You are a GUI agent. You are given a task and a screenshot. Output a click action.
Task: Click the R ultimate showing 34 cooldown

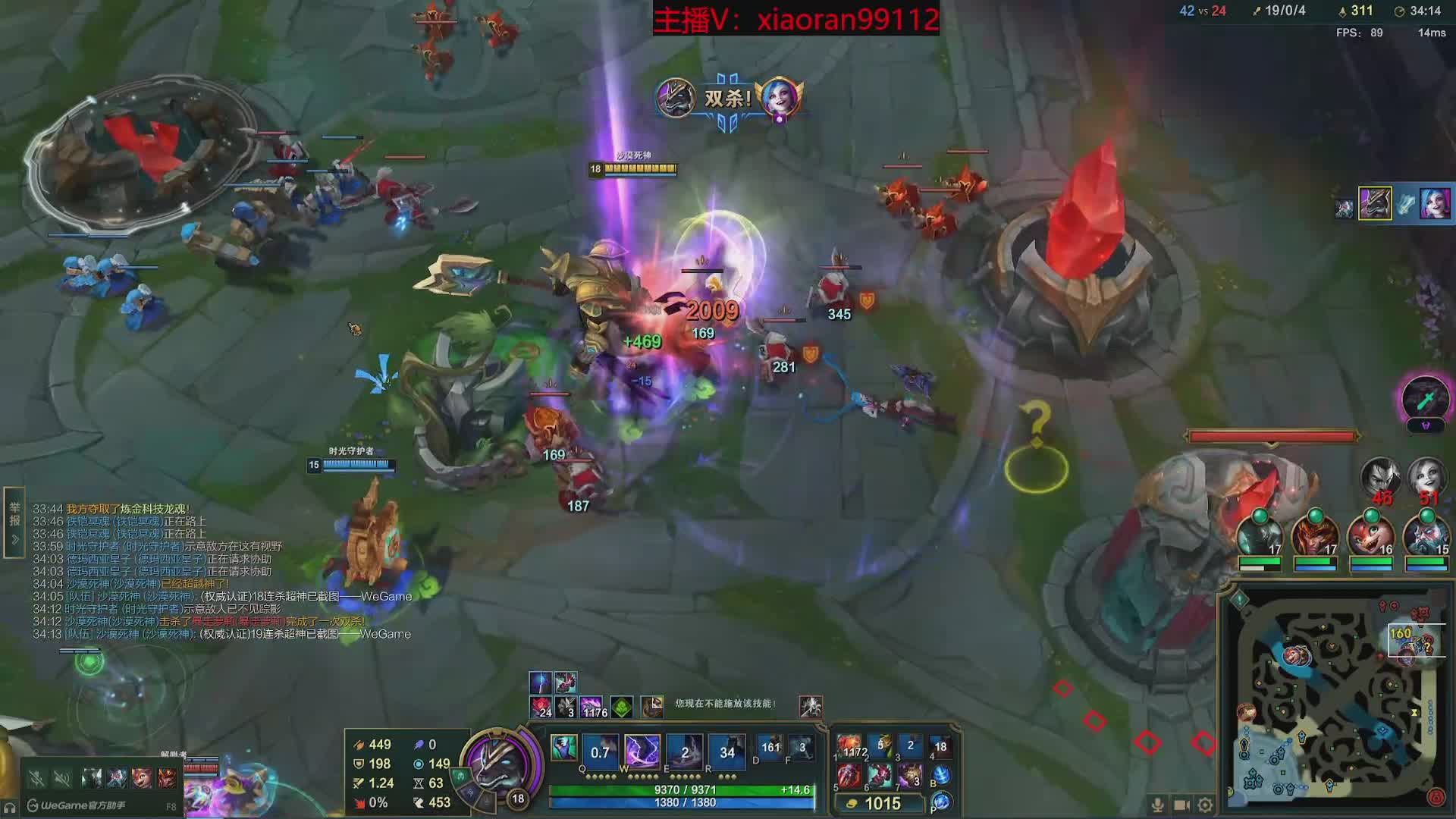click(x=726, y=752)
